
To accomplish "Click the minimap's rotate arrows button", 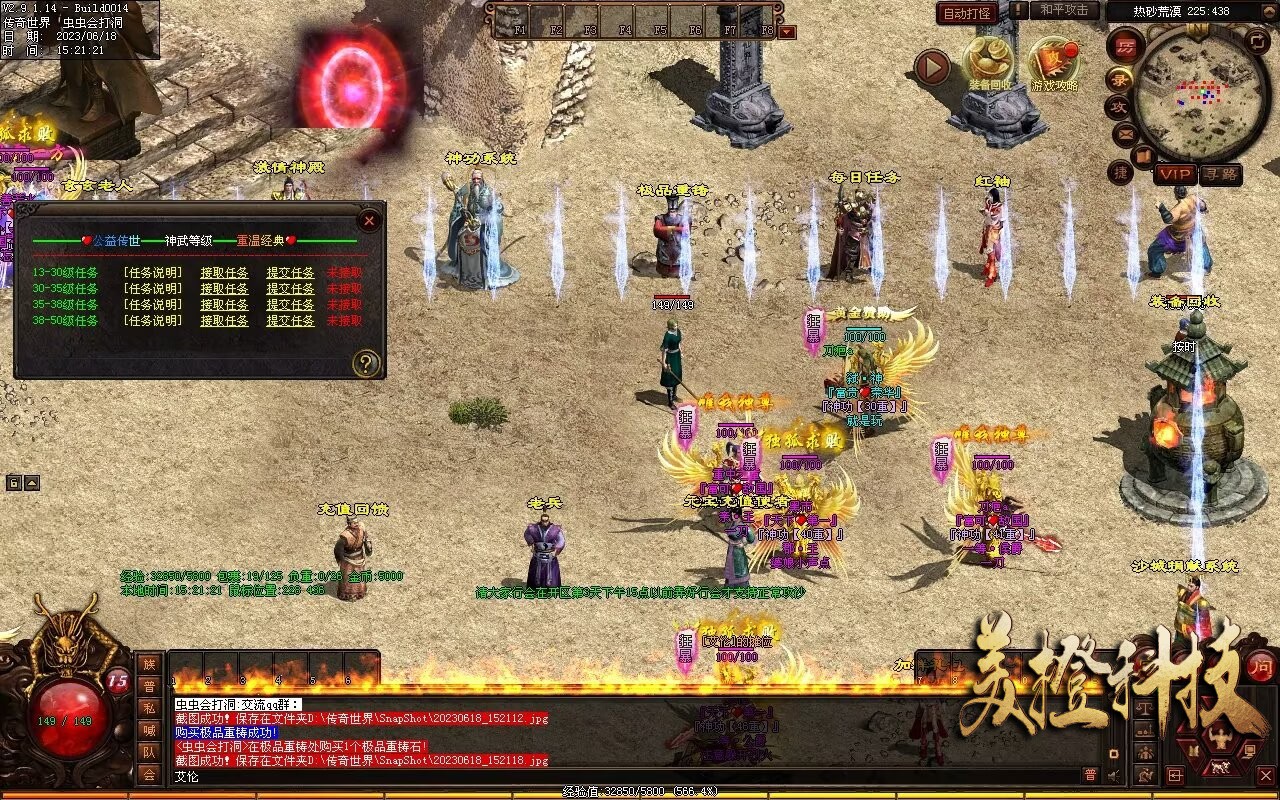I will click(x=1258, y=41).
